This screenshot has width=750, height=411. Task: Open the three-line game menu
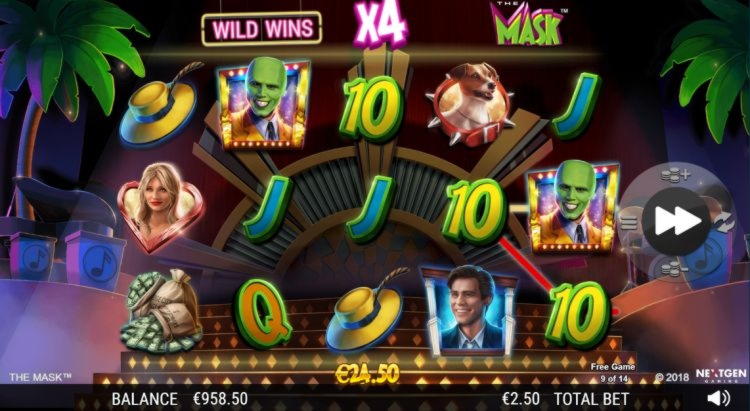tap(630, 221)
